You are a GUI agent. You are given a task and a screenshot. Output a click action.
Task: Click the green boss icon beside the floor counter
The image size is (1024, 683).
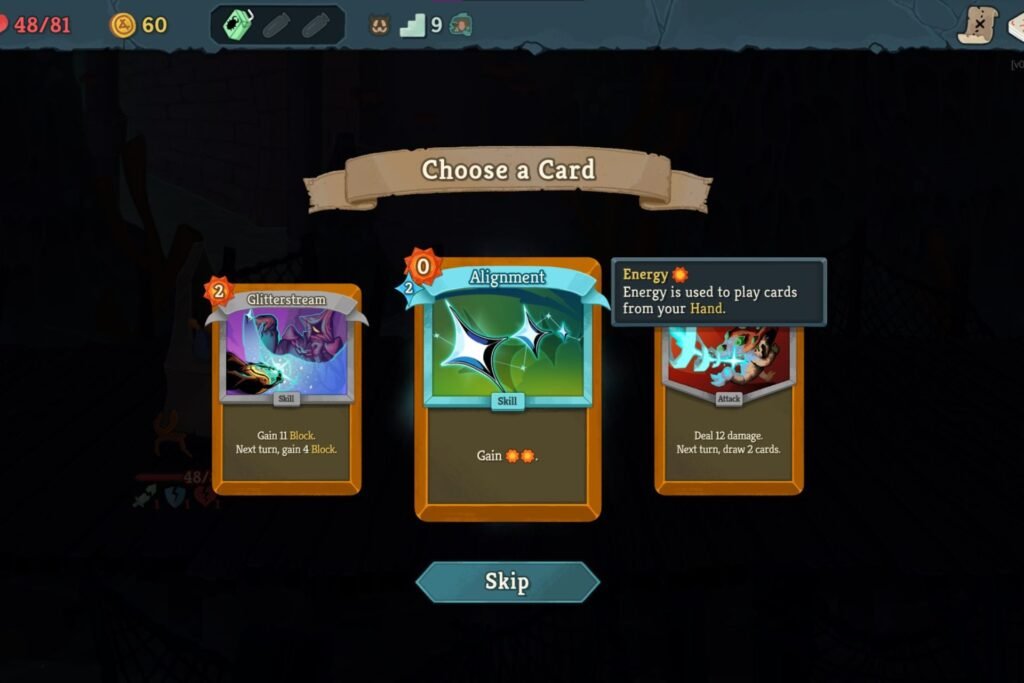click(461, 25)
